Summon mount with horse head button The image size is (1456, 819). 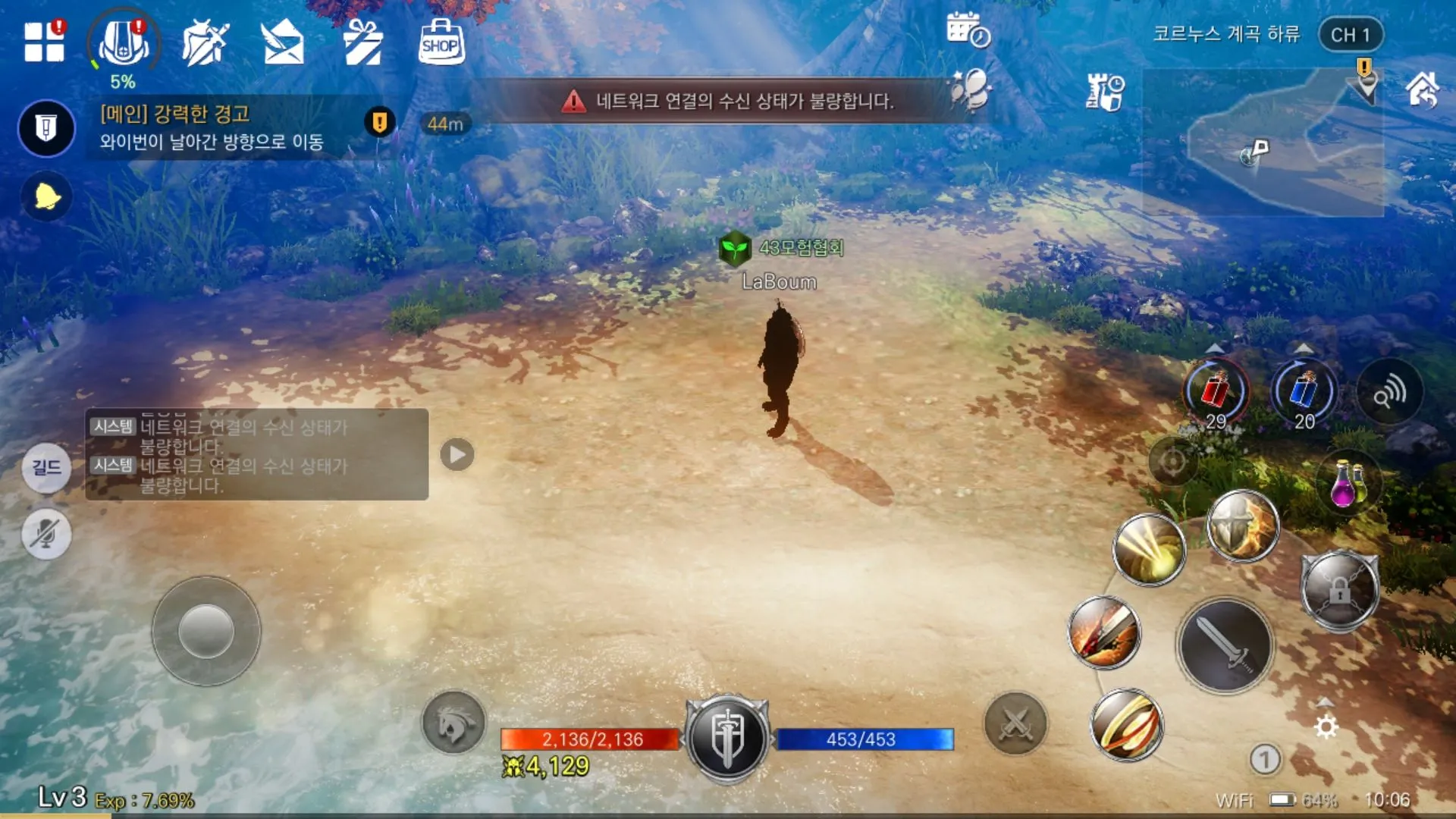[453, 723]
